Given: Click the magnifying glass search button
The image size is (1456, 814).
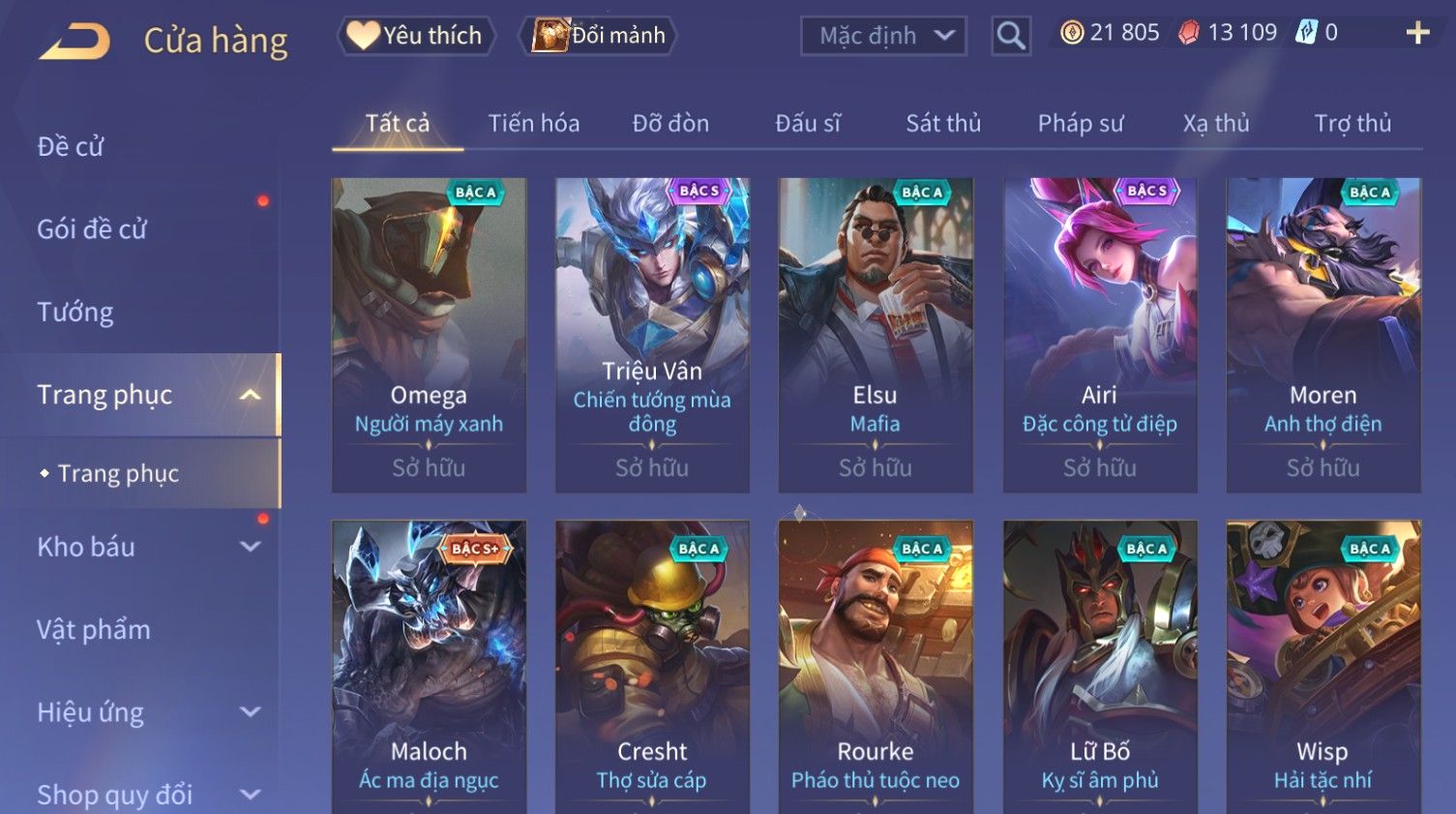Looking at the screenshot, I should click(x=1011, y=36).
